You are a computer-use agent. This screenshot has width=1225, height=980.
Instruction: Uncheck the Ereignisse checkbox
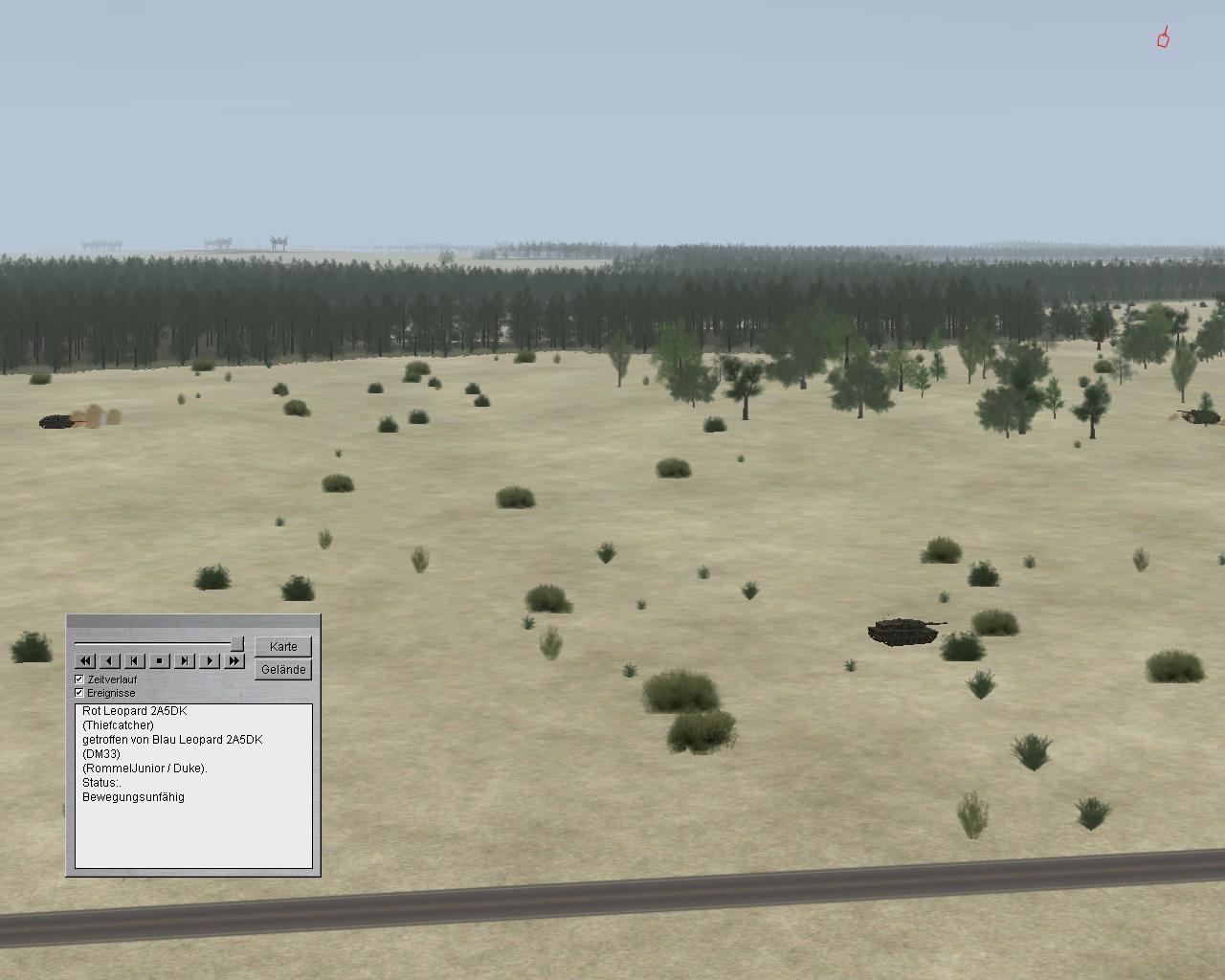click(x=79, y=693)
